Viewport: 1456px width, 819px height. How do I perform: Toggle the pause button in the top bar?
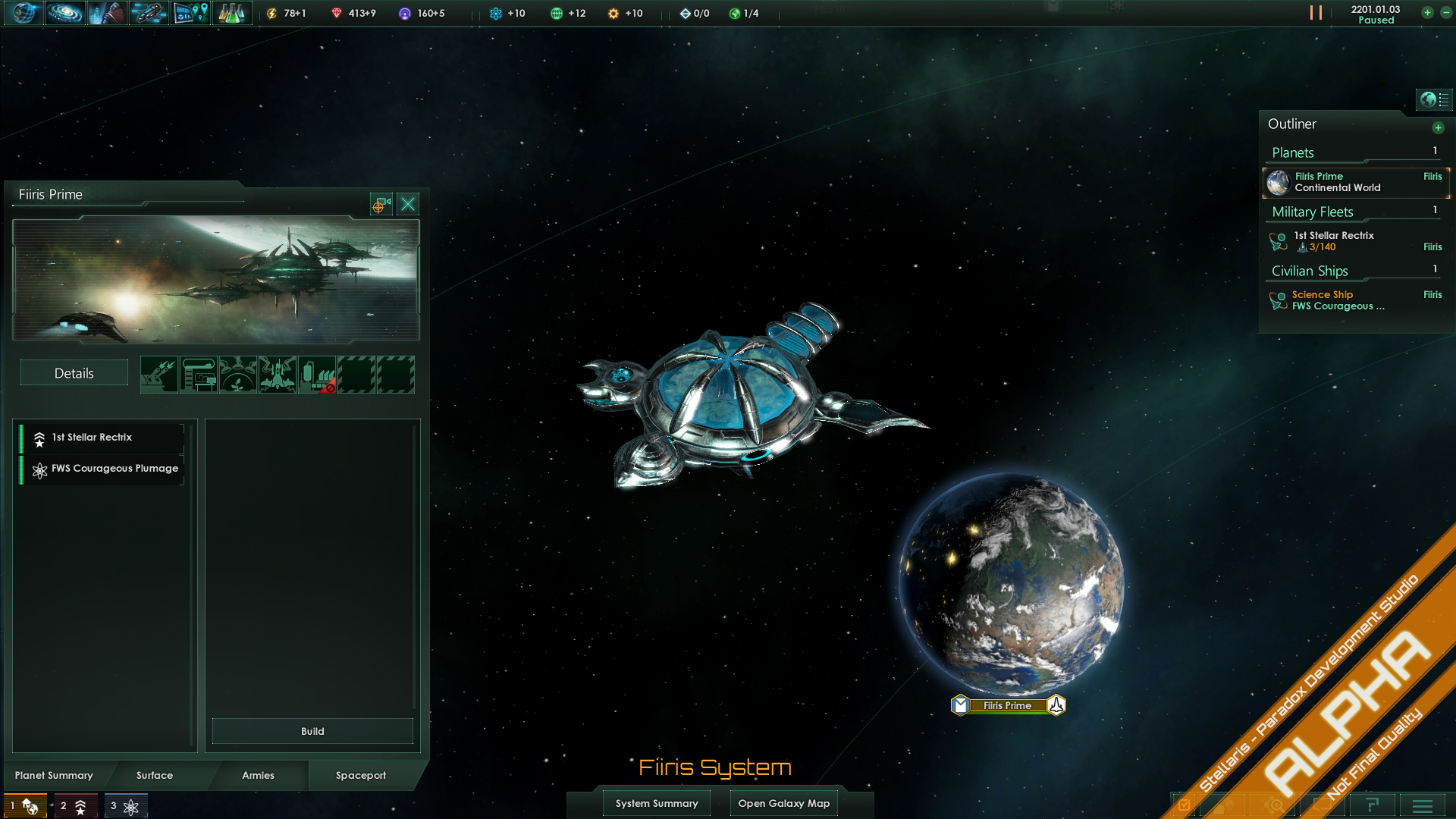point(1316,13)
